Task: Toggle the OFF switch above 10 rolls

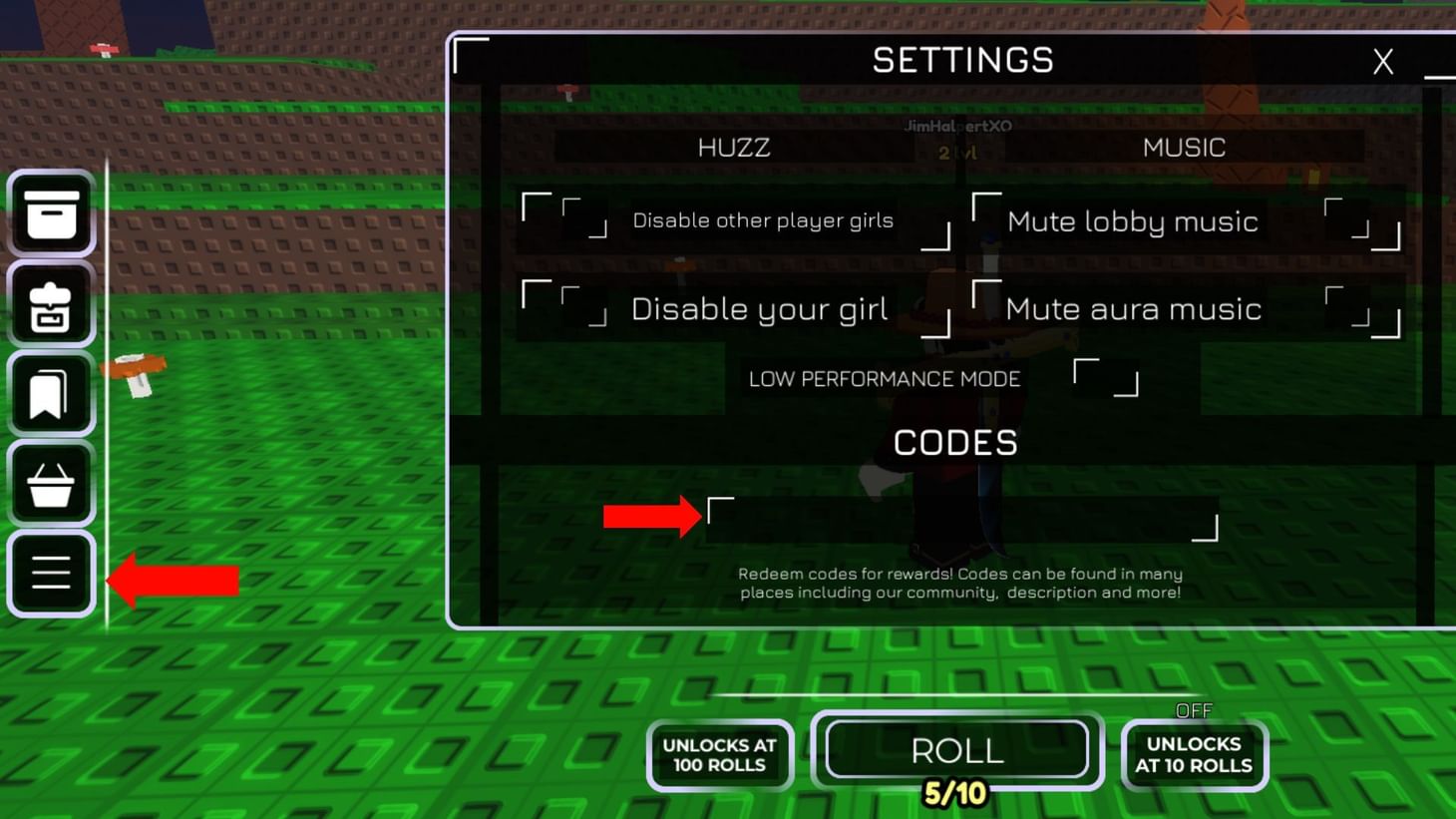Action: click(1194, 710)
